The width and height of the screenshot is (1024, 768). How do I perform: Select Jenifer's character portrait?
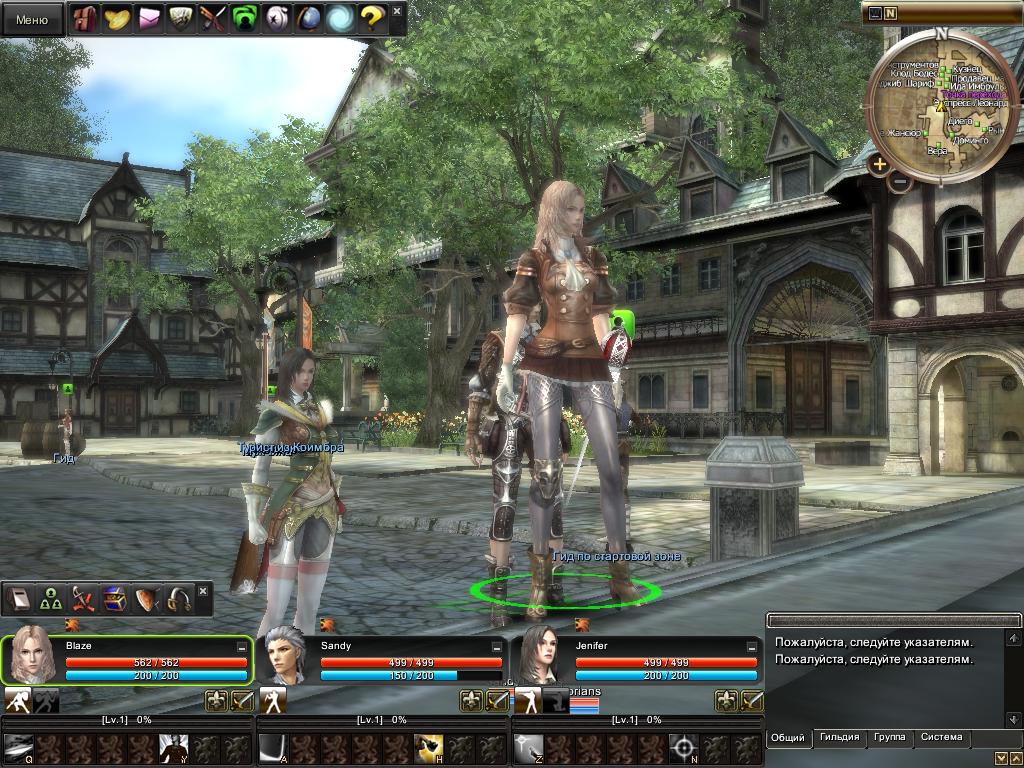click(542, 656)
